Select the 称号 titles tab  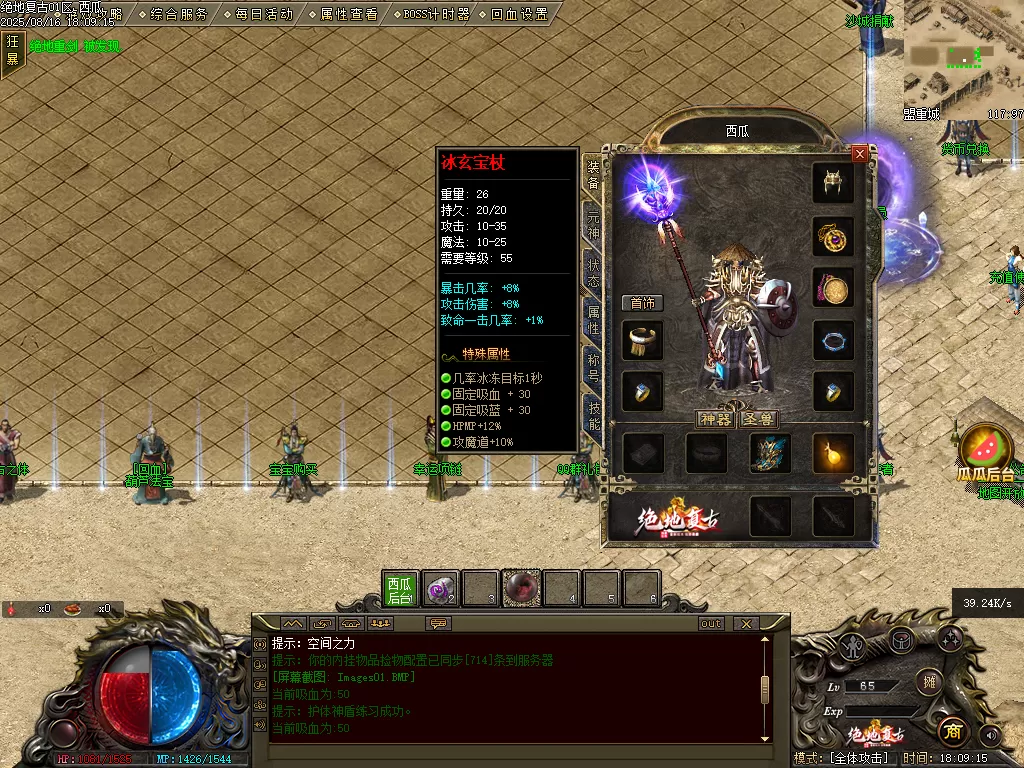coord(592,369)
